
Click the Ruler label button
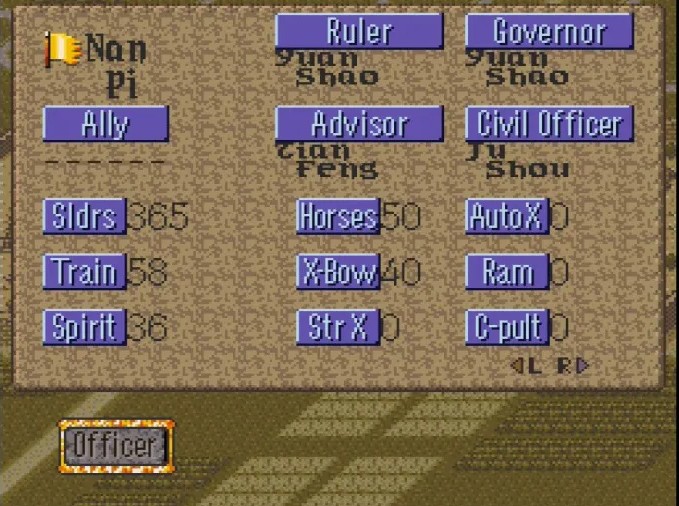click(359, 32)
